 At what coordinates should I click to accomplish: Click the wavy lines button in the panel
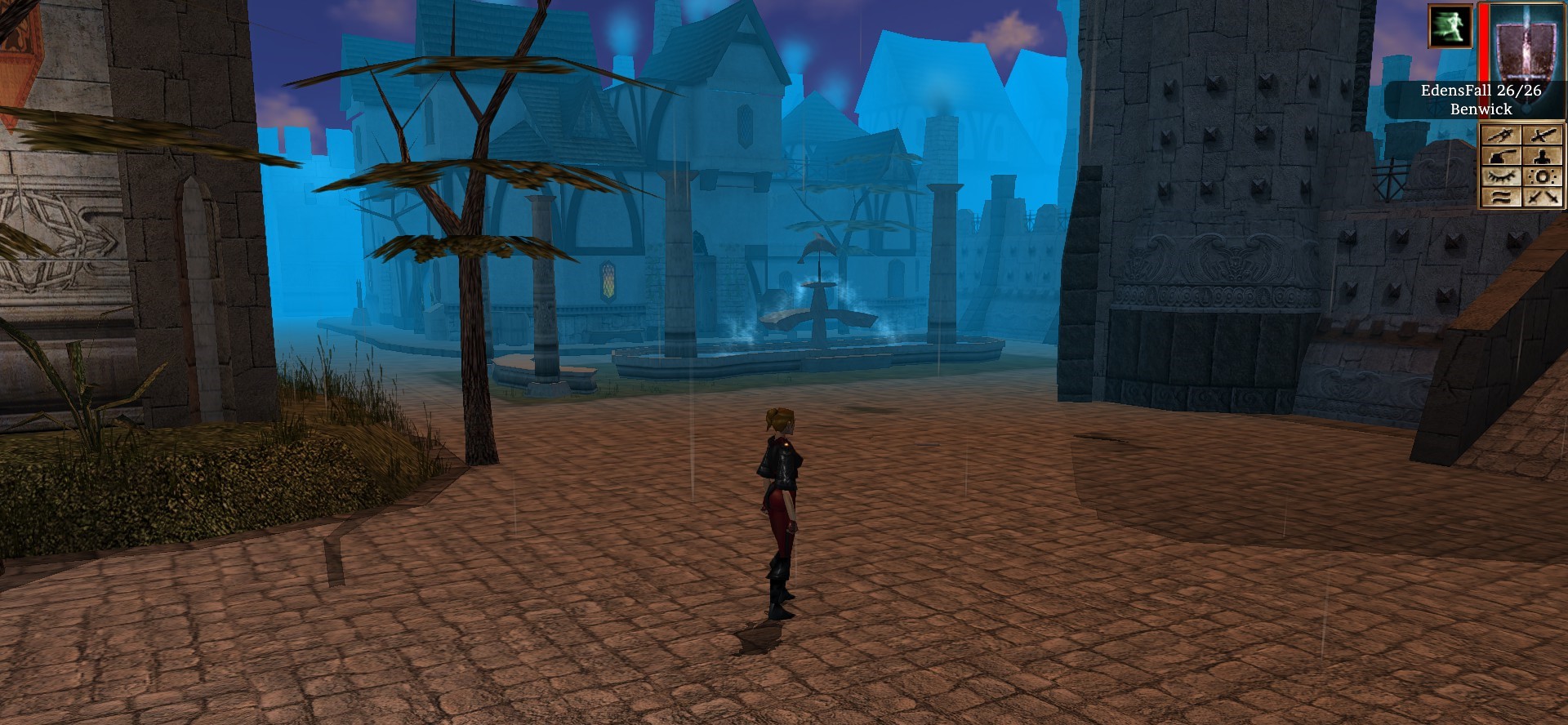tap(1500, 197)
